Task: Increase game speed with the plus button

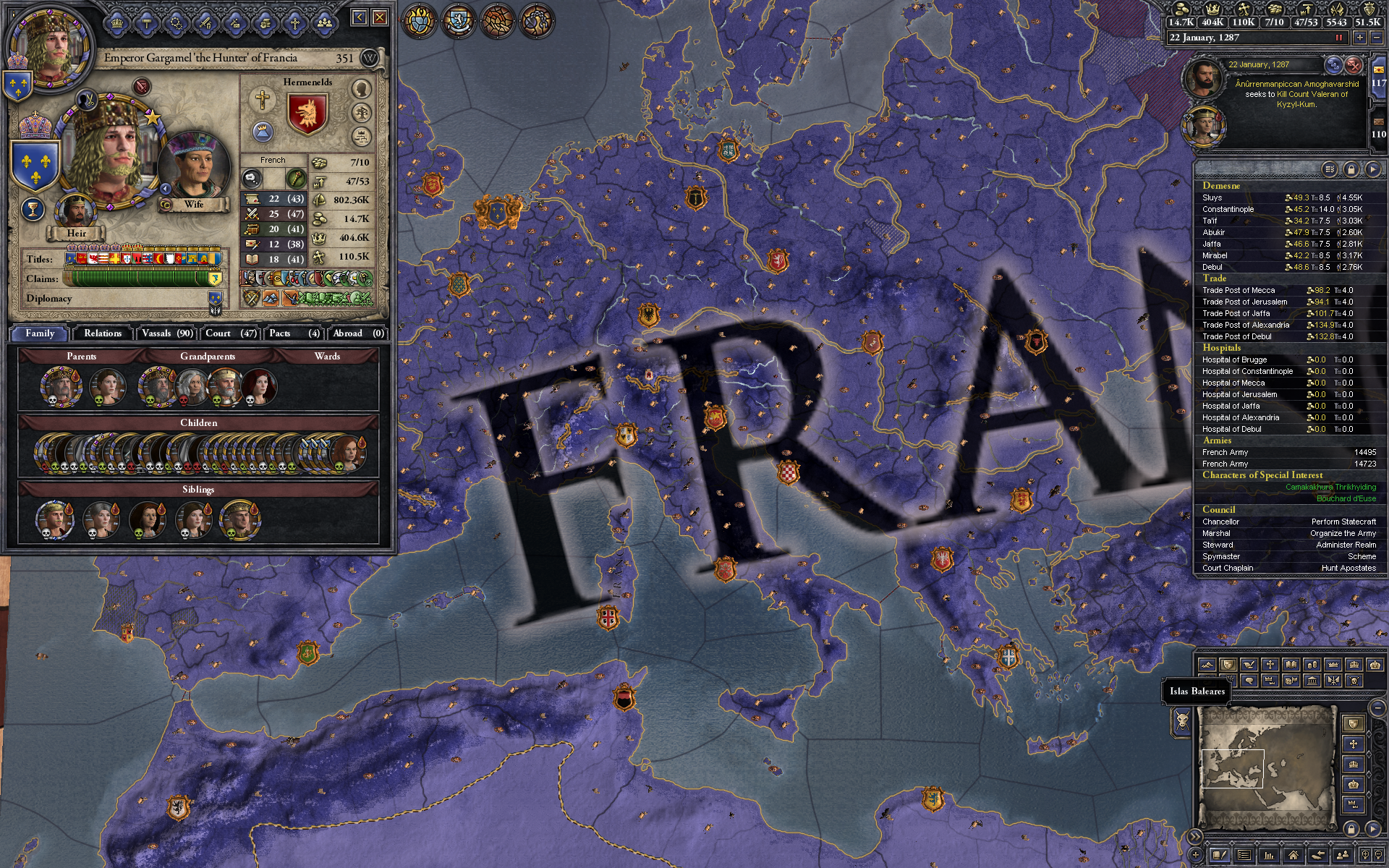Action: (1360, 38)
